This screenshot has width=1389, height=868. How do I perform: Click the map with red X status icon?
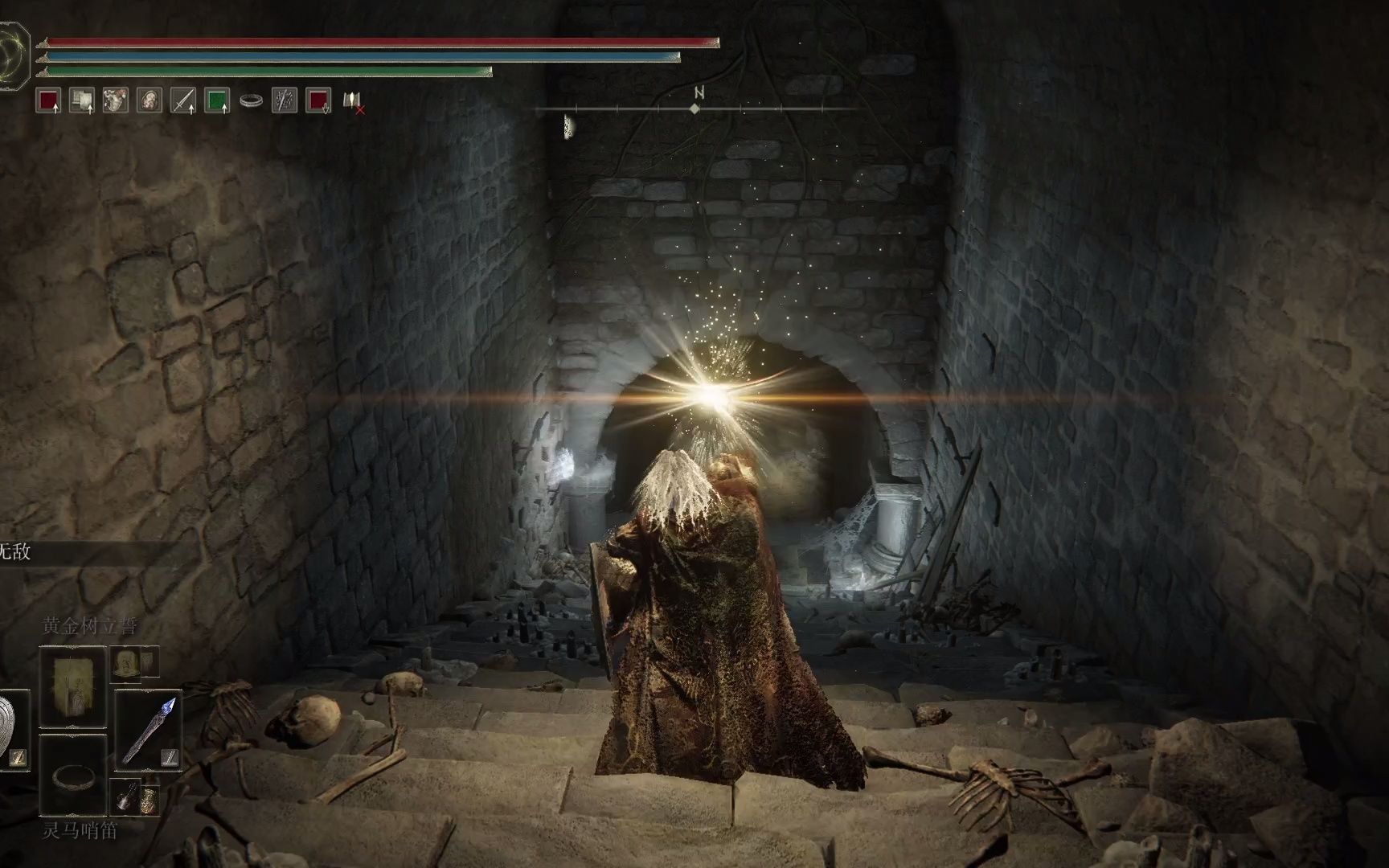pyautogui.click(x=353, y=100)
